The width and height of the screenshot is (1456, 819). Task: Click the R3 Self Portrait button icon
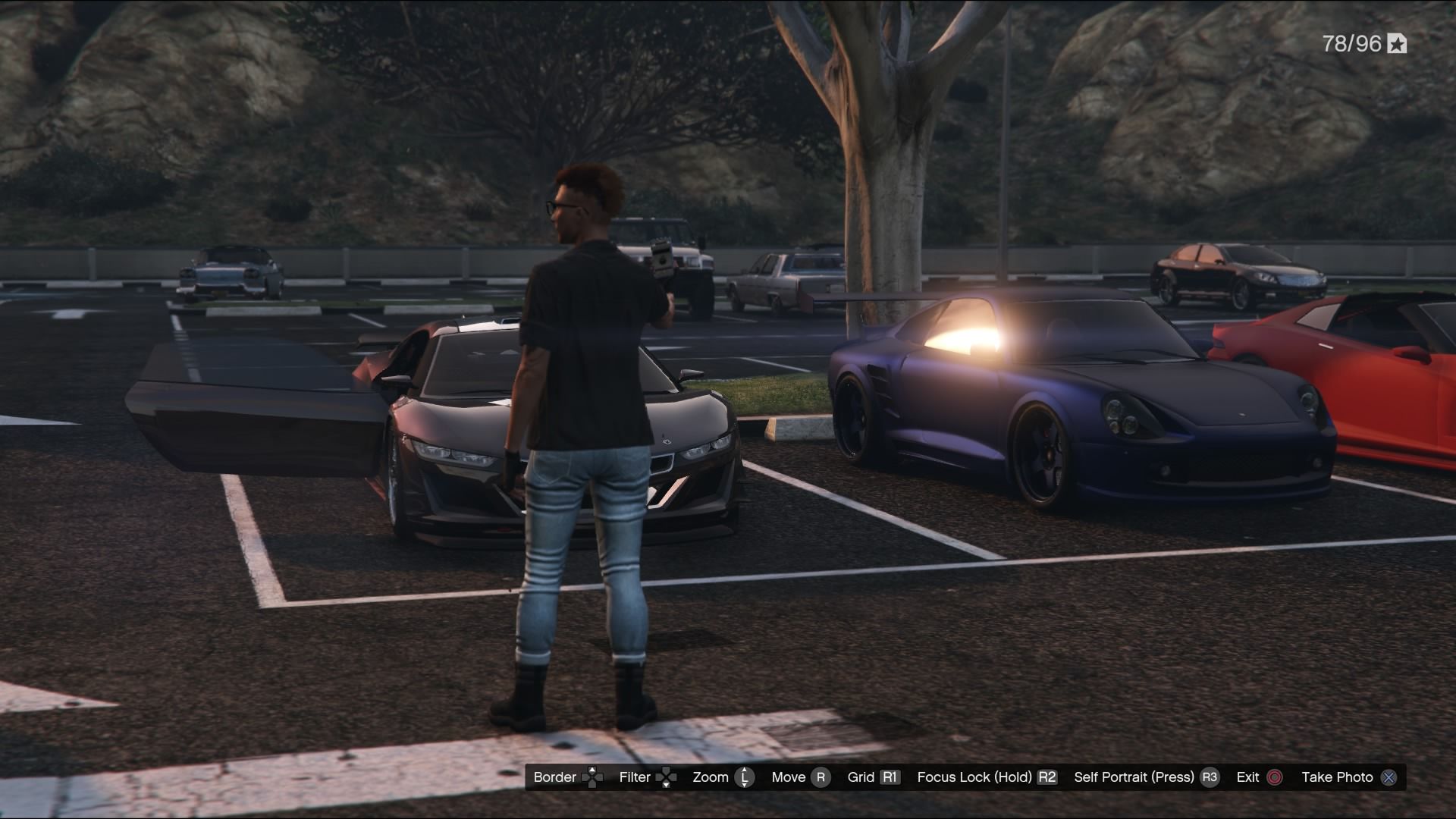pos(1210,777)
